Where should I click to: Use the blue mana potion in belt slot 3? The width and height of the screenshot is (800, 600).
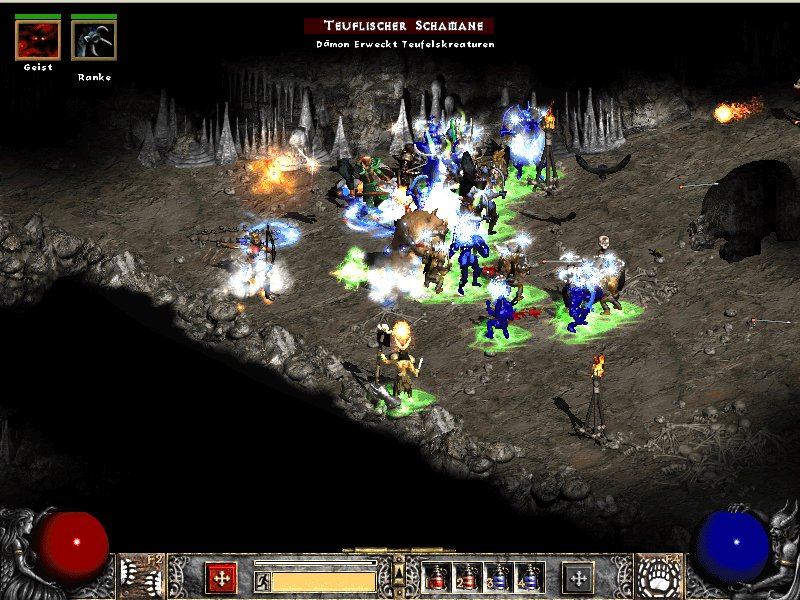498,578
